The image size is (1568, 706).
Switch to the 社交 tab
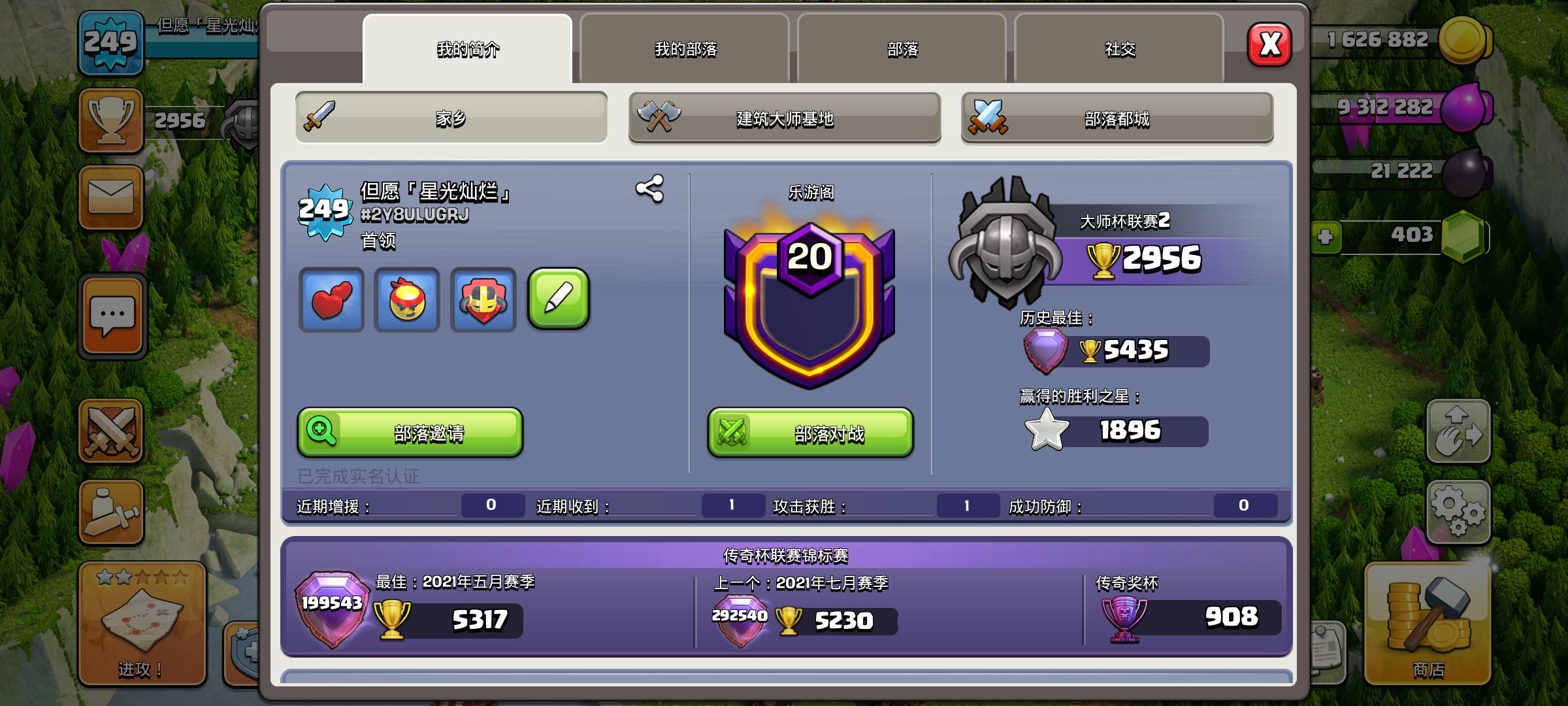tap(1118, 49)
